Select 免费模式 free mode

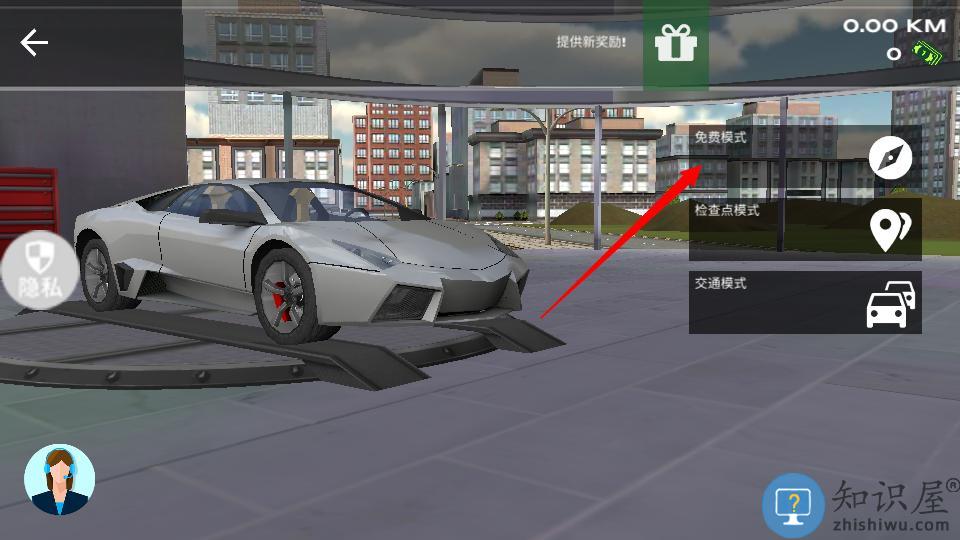pyautogui.click(x=805, y=157)
